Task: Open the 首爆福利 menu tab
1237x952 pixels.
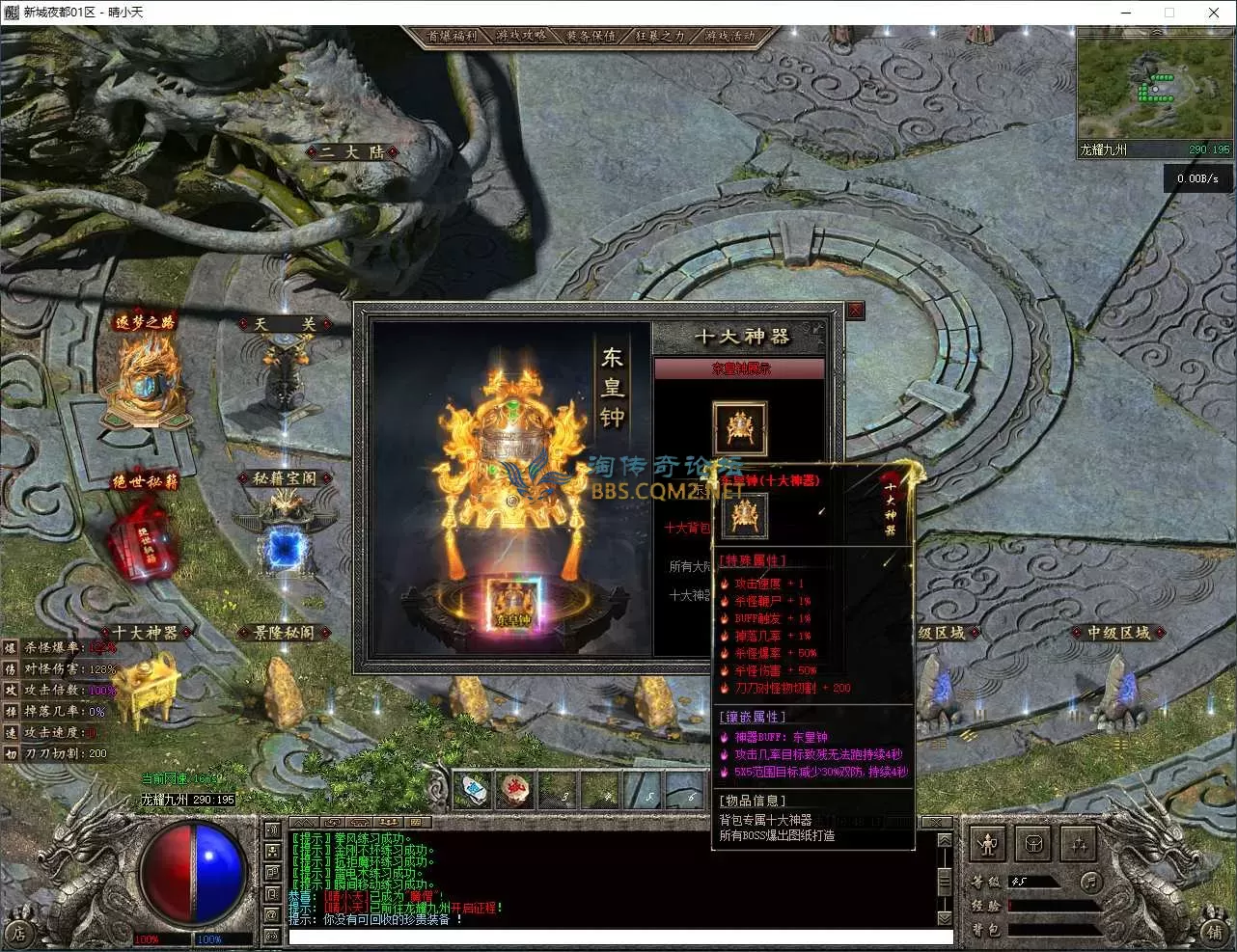Action: point(453,36)
